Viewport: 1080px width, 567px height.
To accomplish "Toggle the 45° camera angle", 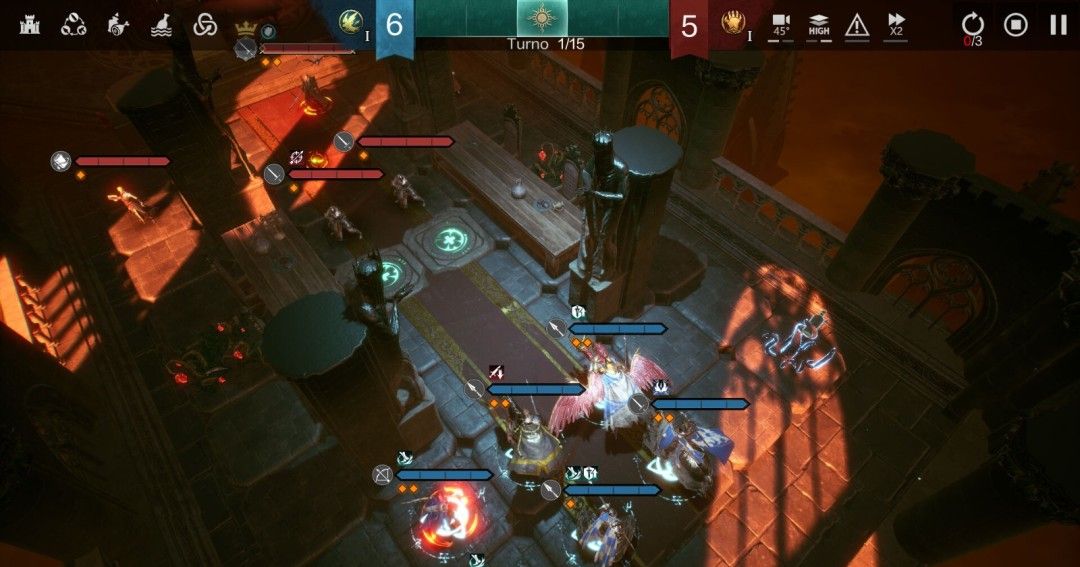I will coord(781,24).
